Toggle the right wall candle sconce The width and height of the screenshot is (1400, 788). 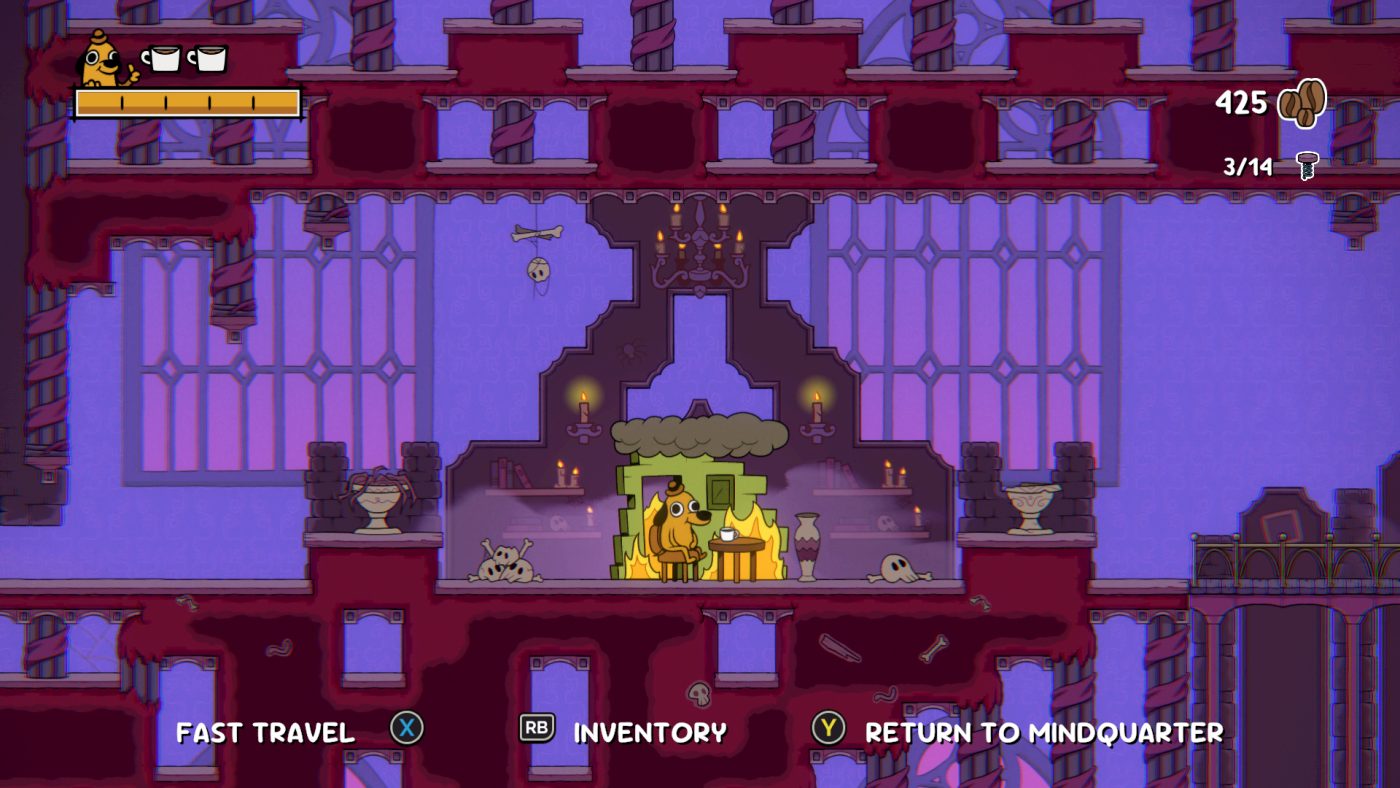coord(817,410)
